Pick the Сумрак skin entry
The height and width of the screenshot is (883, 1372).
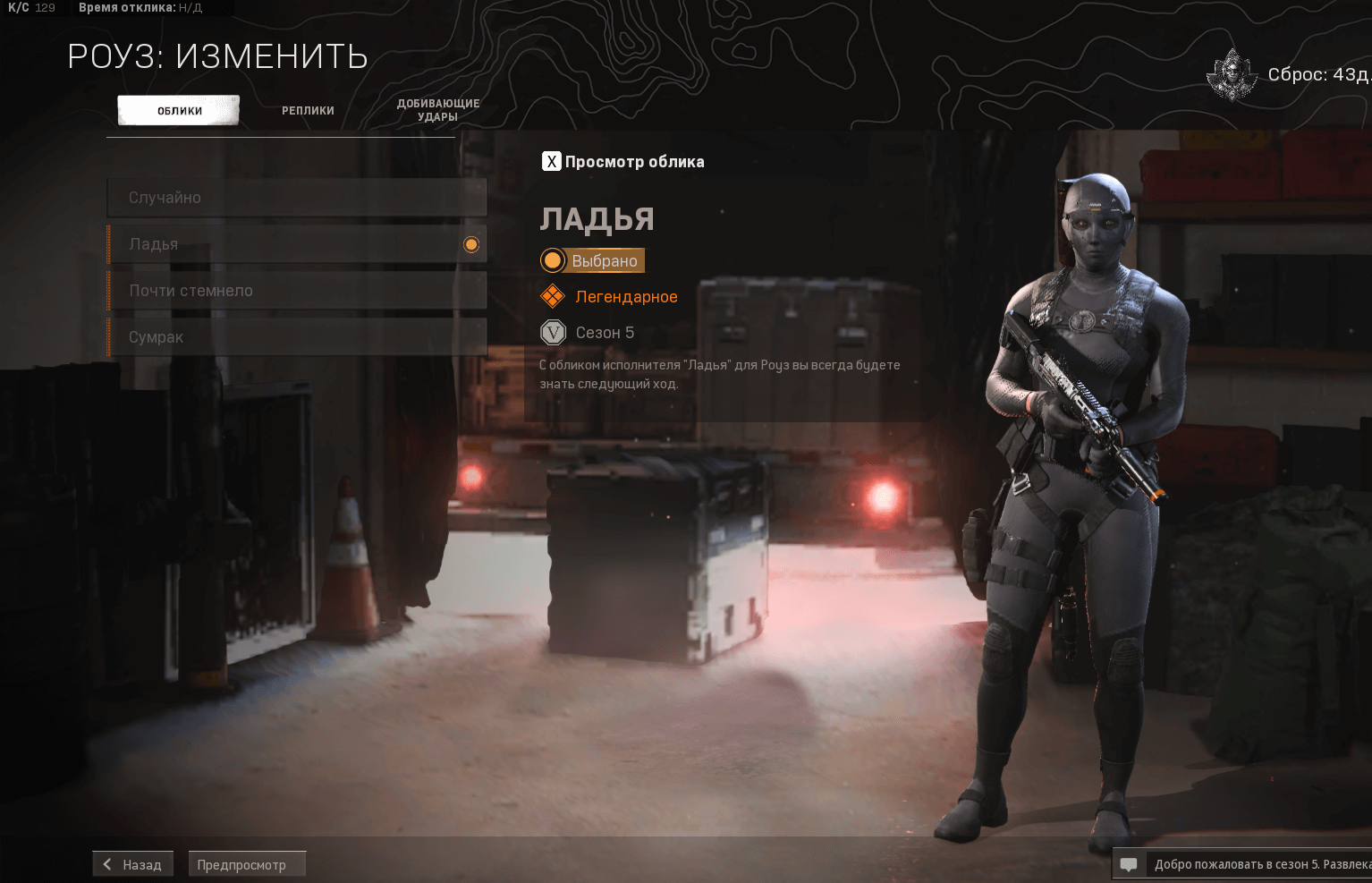pyautogui.click(x=296, y=337)
